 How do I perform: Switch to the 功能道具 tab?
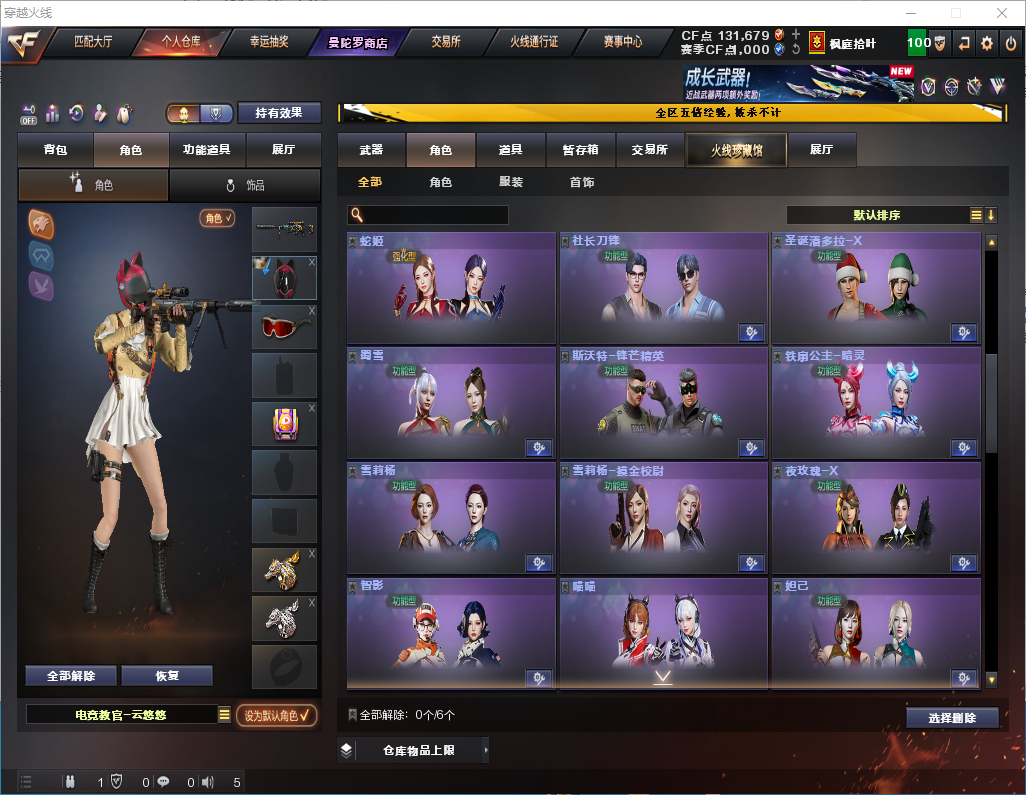[x=207, y=150]
